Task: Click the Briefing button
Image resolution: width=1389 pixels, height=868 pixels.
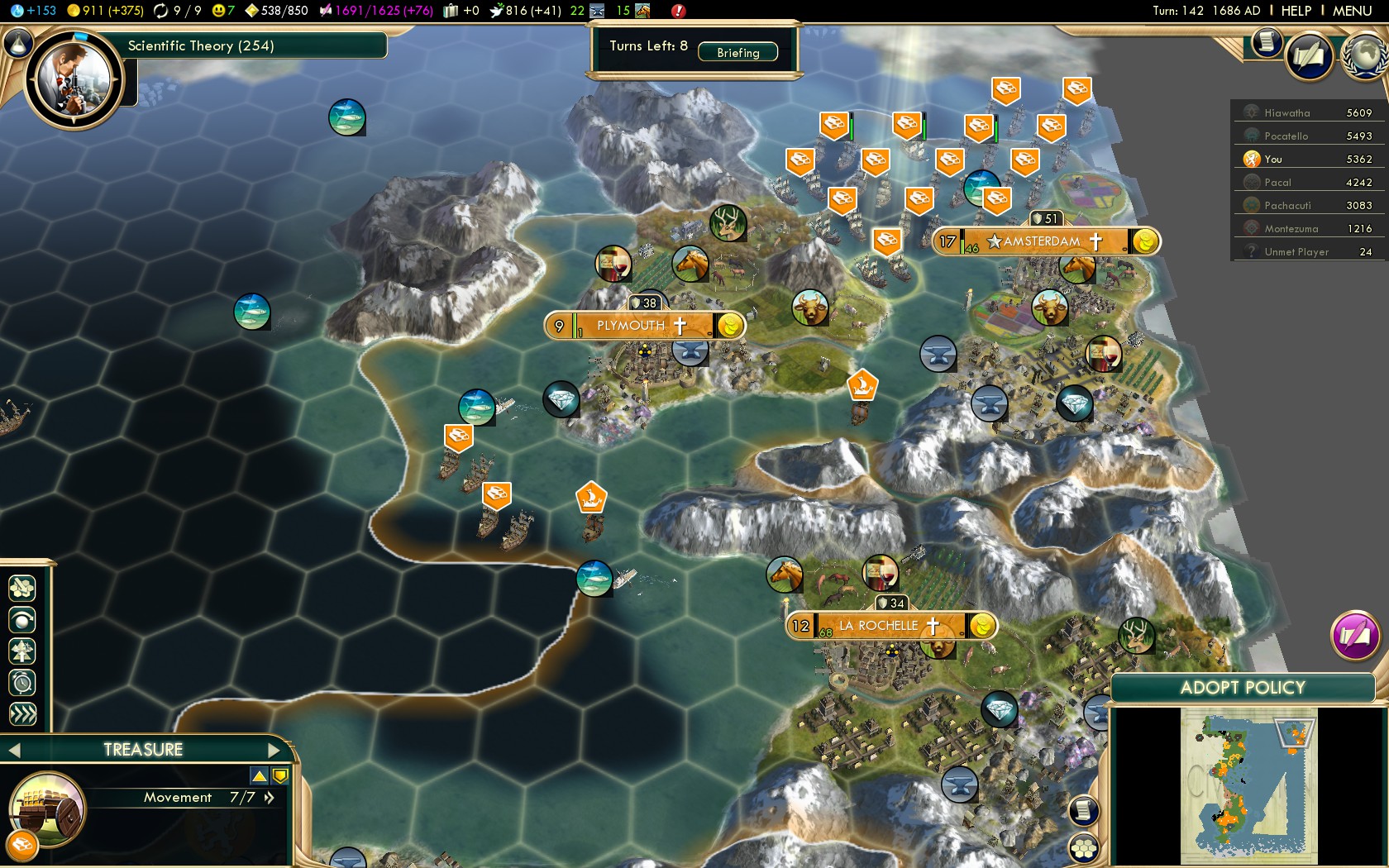Action: coord(737,52)
